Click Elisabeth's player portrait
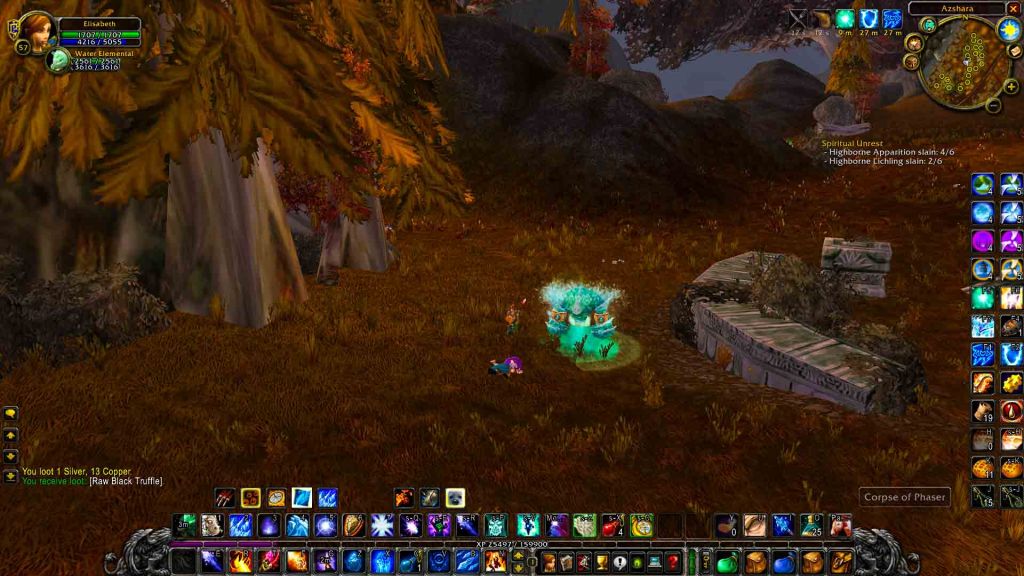The width and height of the screenshot is (1024, 576). pos(37,31)
